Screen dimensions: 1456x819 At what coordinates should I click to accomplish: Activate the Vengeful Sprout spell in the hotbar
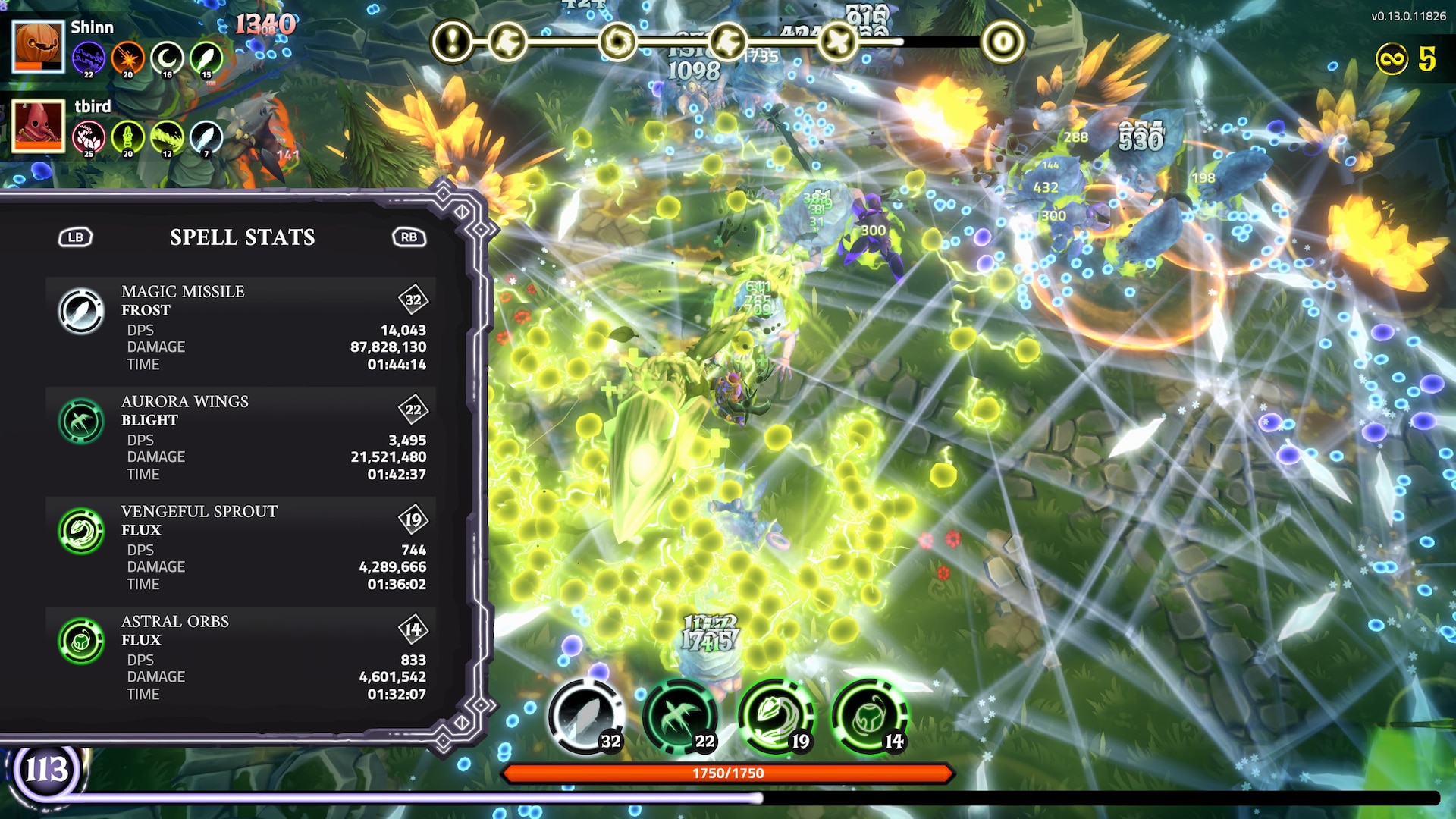tap(775, 717)
